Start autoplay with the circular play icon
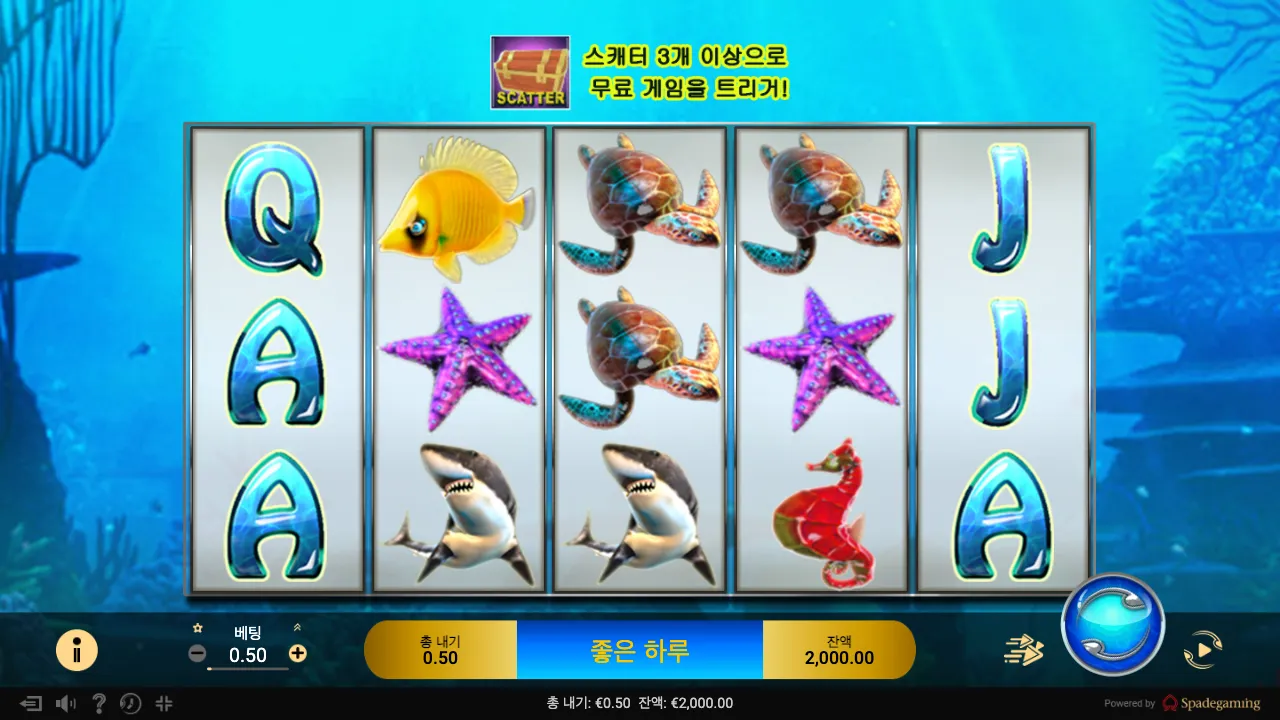Screen dimensions: 1280x720 [1202, 651]
